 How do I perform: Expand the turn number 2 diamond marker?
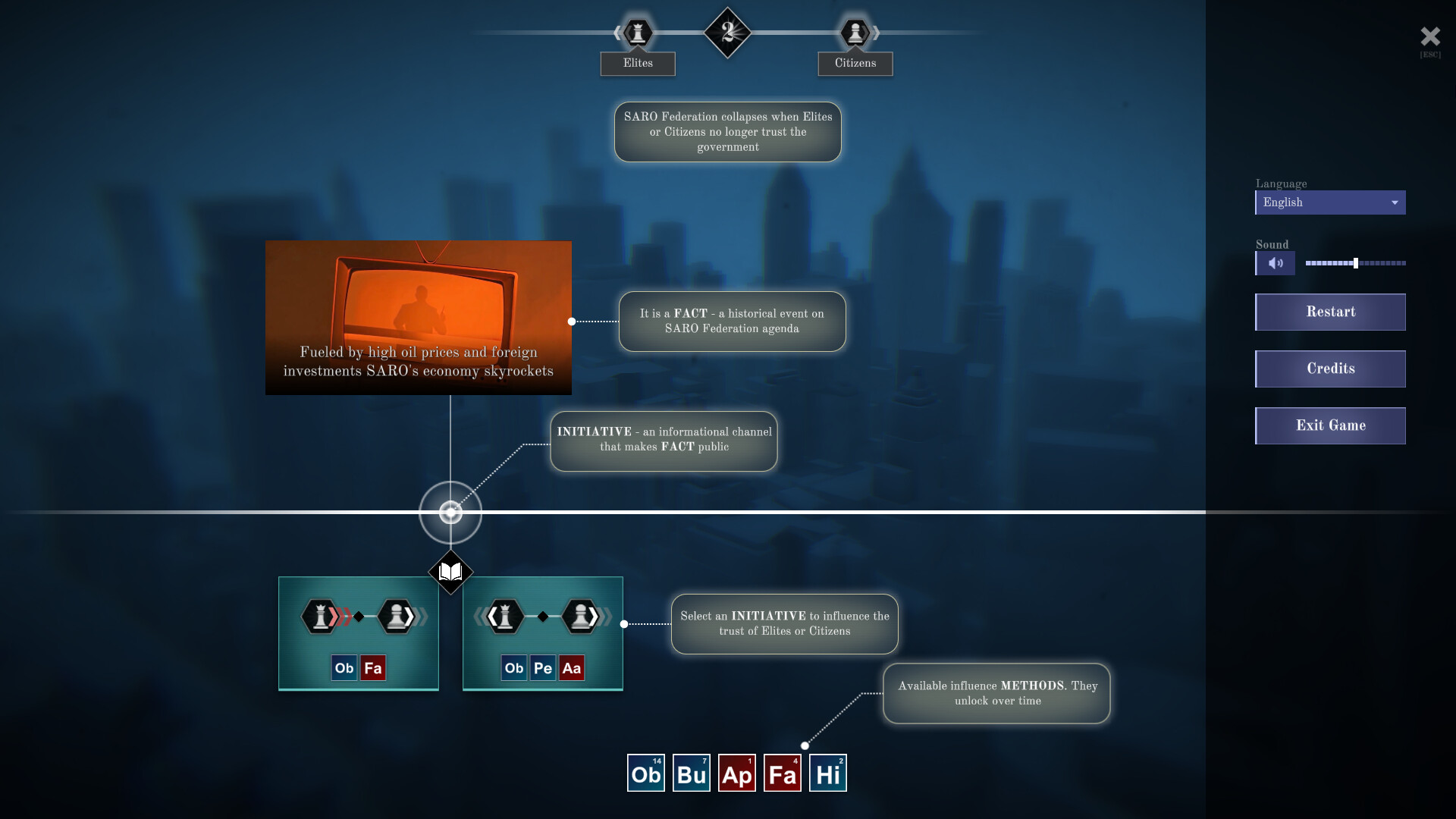click(x=729, y=33)
